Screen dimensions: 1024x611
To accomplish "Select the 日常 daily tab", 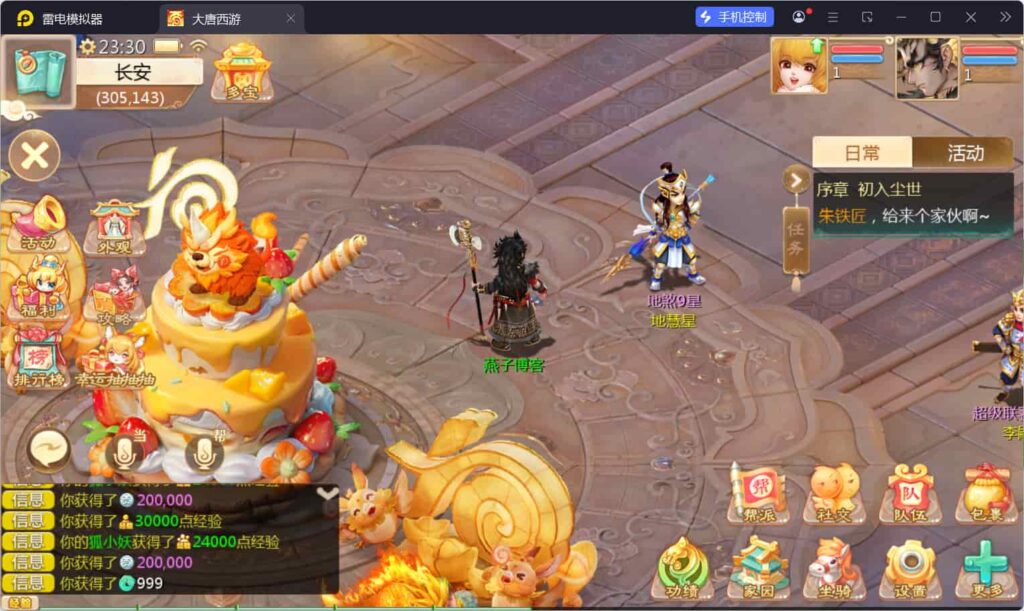I will tap(862, 153).
